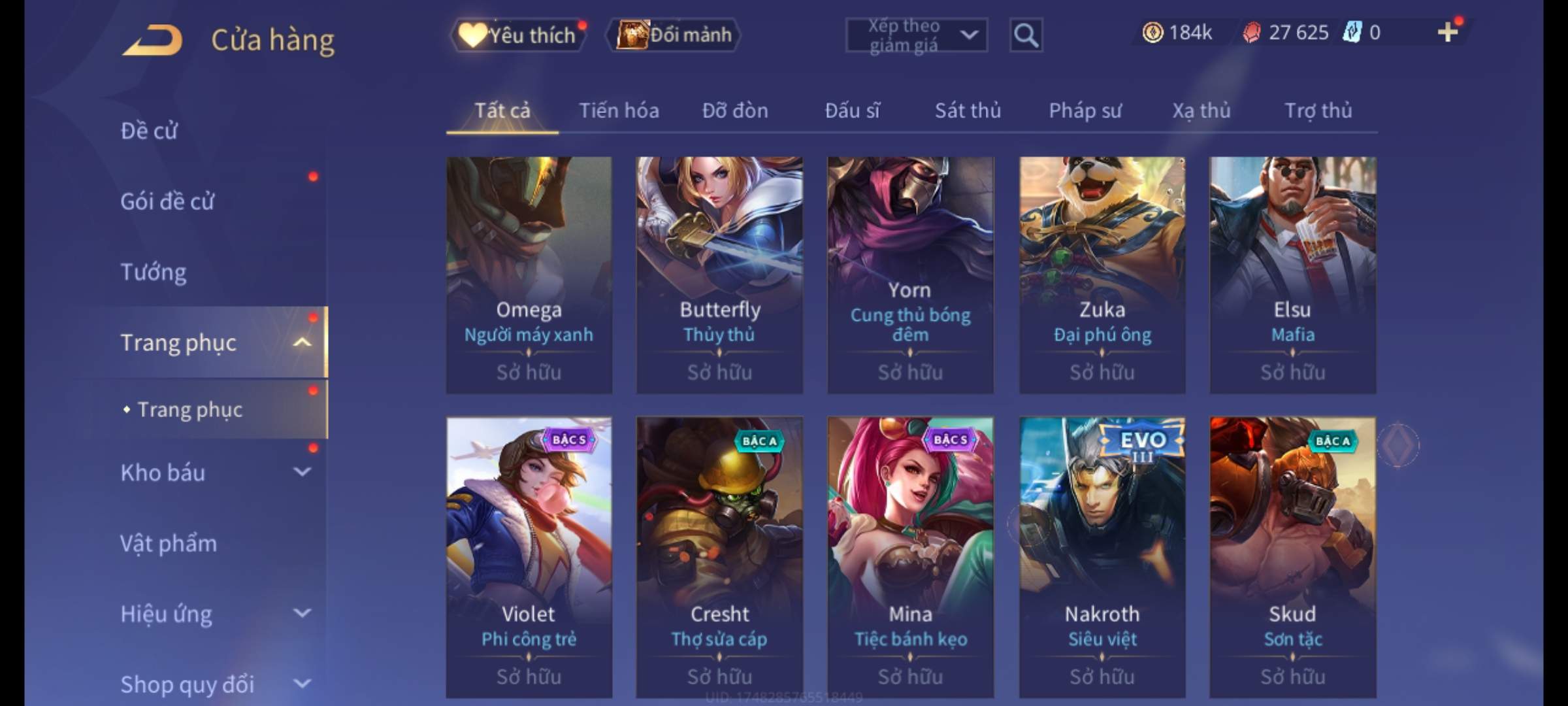
Task: Go back using the arrow button
Action: (152, 40)
